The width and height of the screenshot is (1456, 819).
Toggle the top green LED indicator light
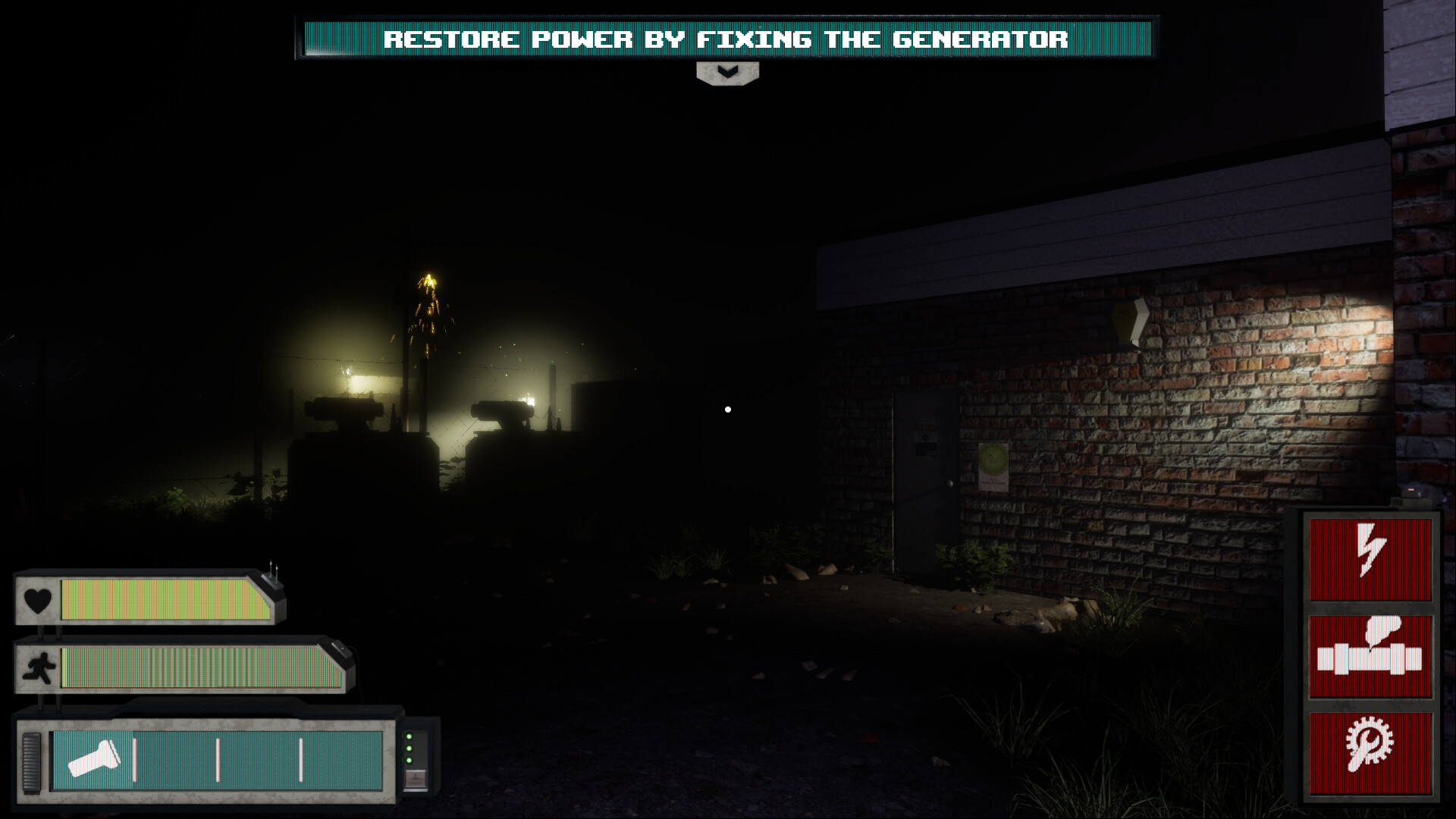(409, 736)
